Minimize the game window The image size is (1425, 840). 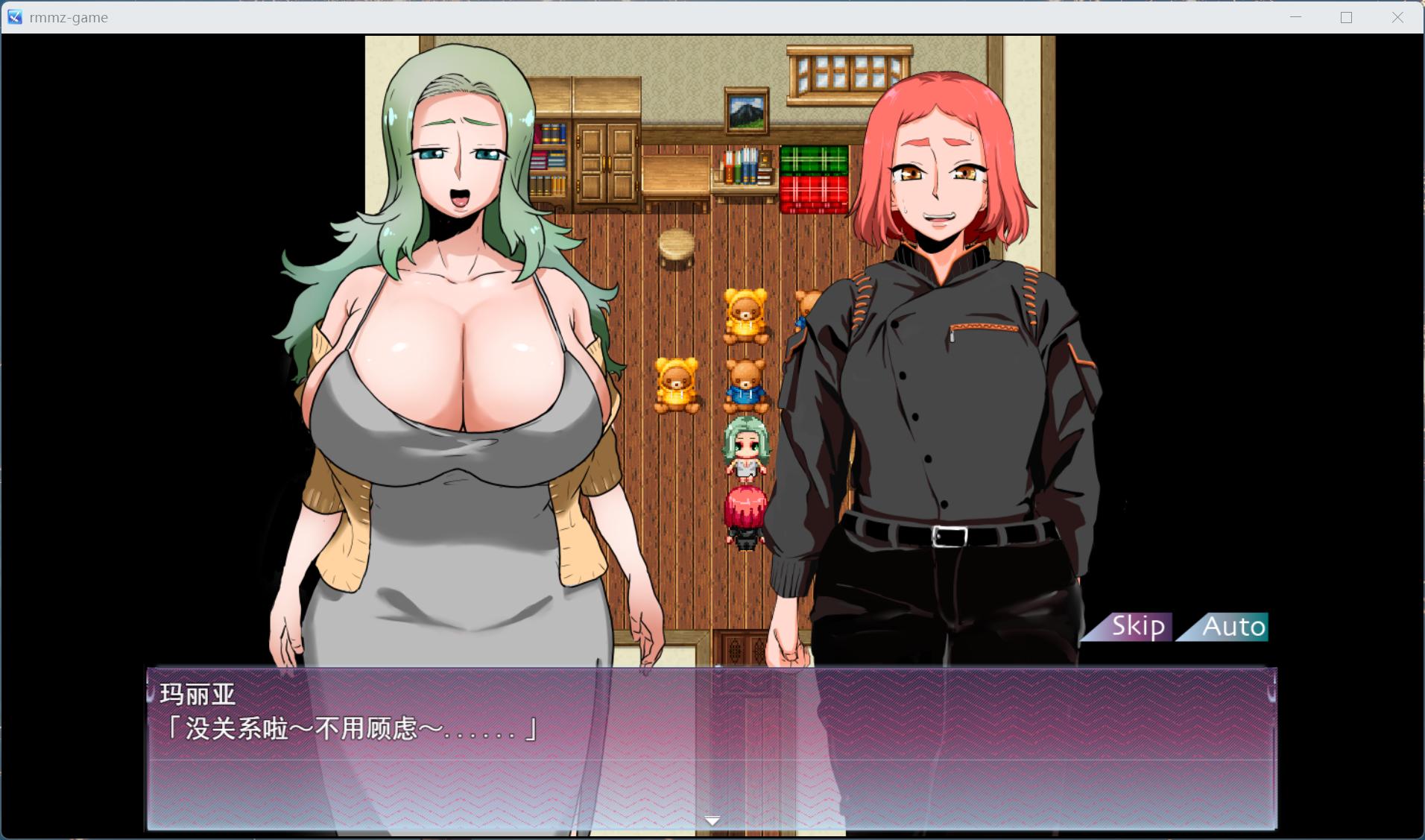(x=1295, y=17)
